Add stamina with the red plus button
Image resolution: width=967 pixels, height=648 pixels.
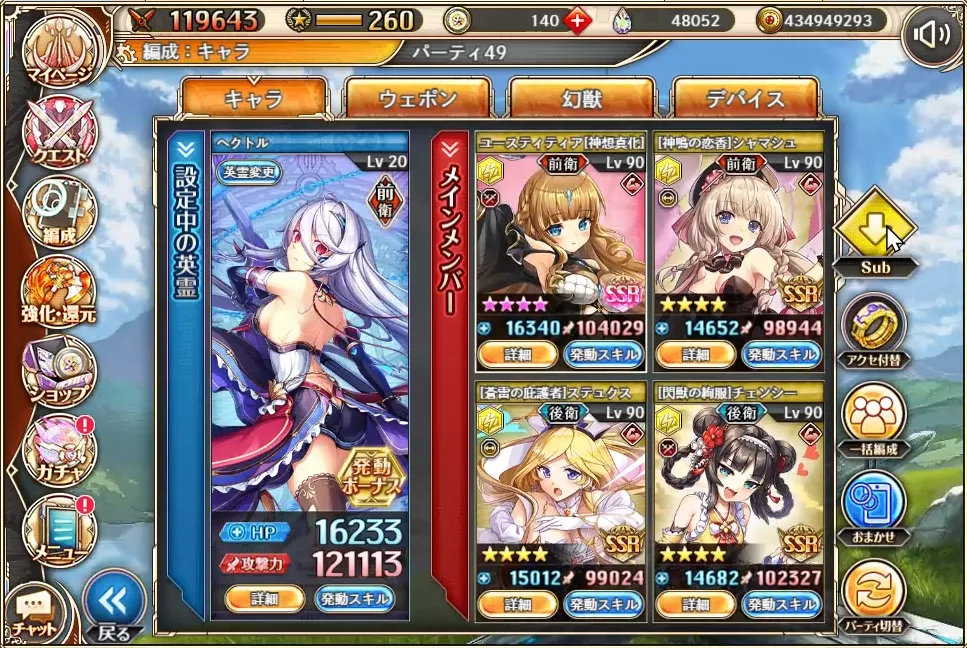[x=577, y=19]
